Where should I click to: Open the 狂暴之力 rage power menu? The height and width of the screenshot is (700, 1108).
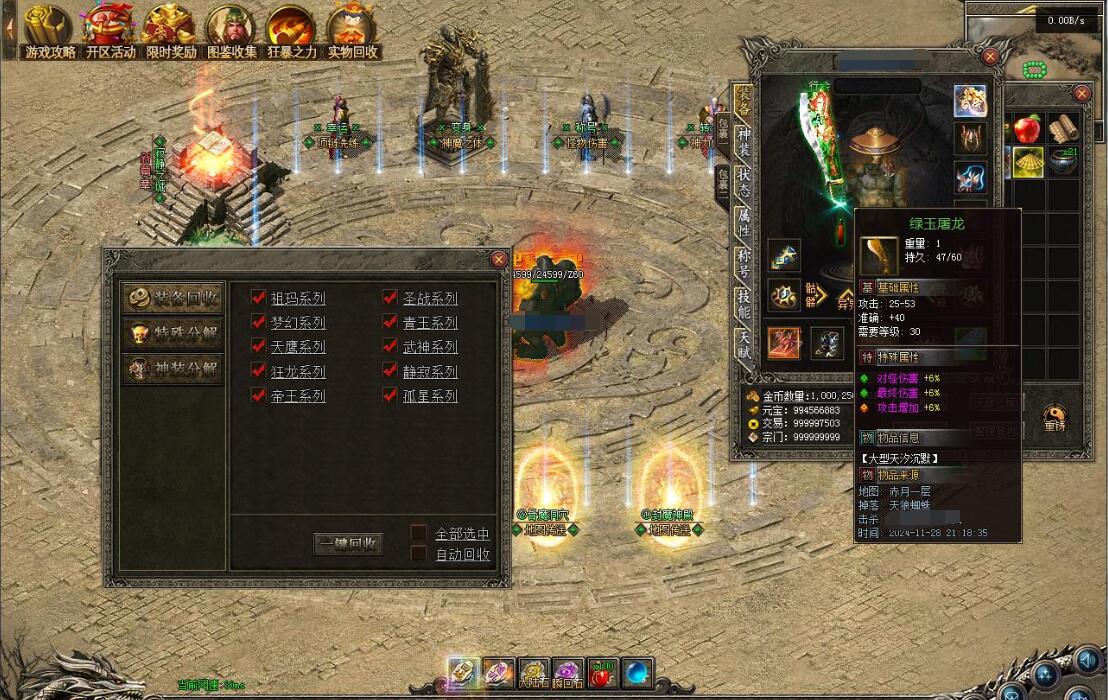point(291,30)
